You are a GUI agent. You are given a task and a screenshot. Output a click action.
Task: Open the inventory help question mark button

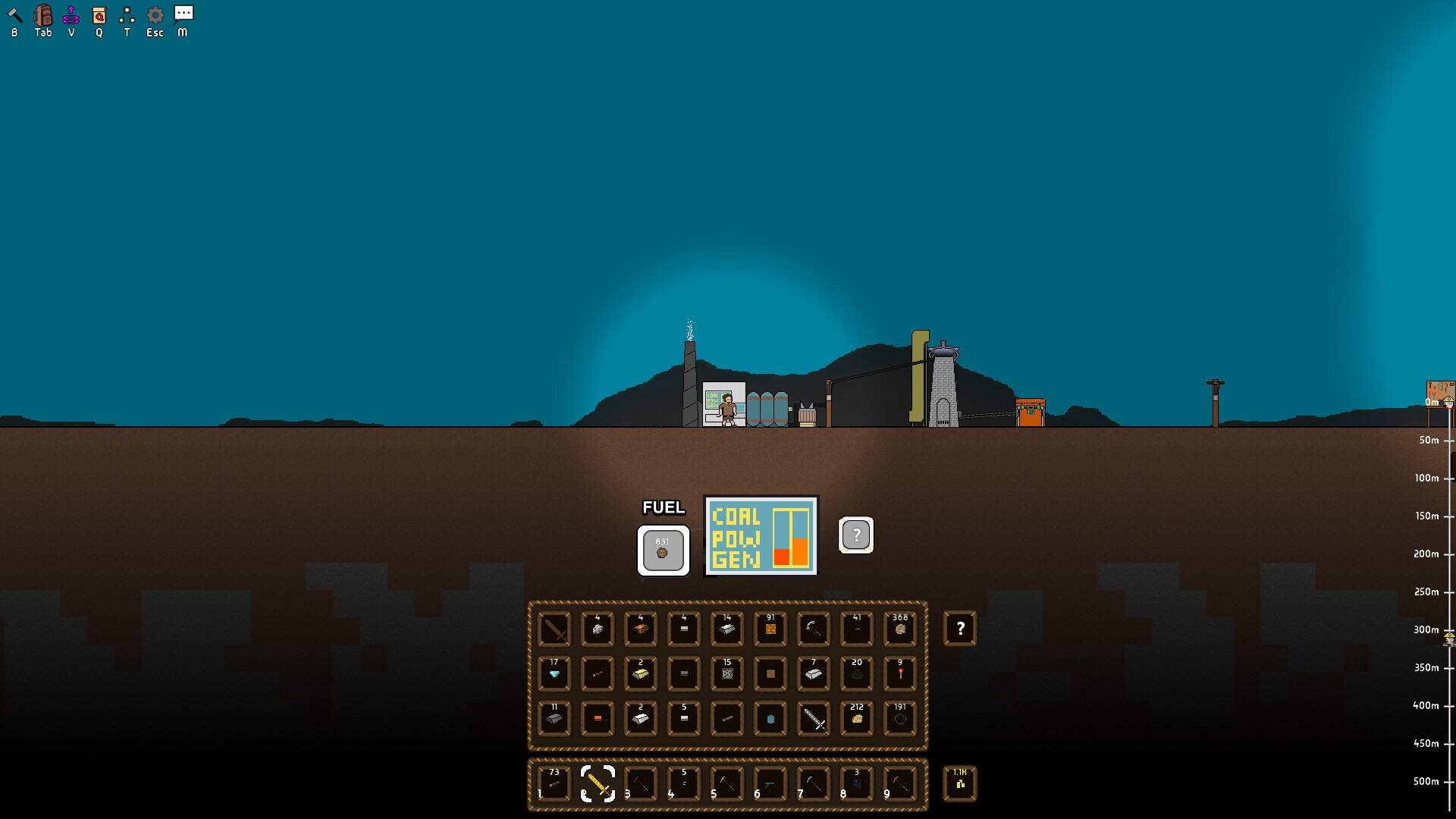(x=960, y=628)
